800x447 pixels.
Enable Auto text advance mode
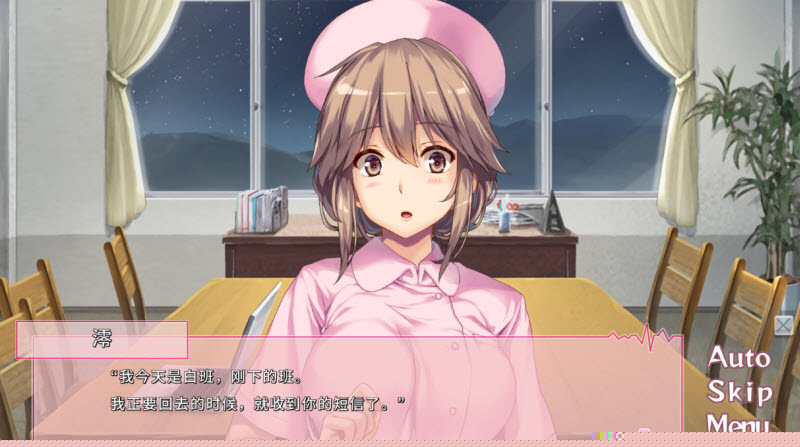[x=740, y=358]
